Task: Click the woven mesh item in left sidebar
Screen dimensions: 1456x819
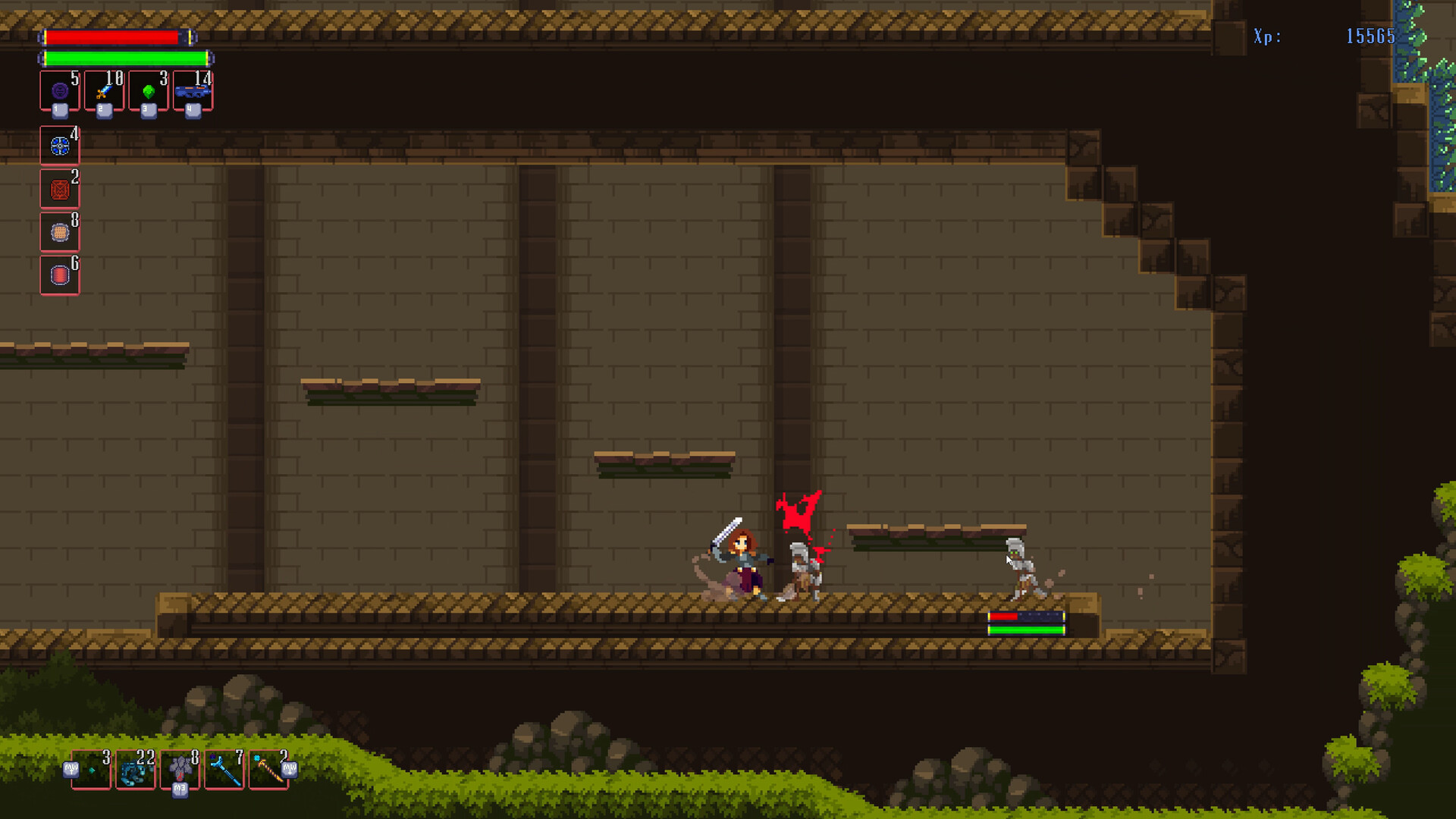Action: [x=59, y=232]
